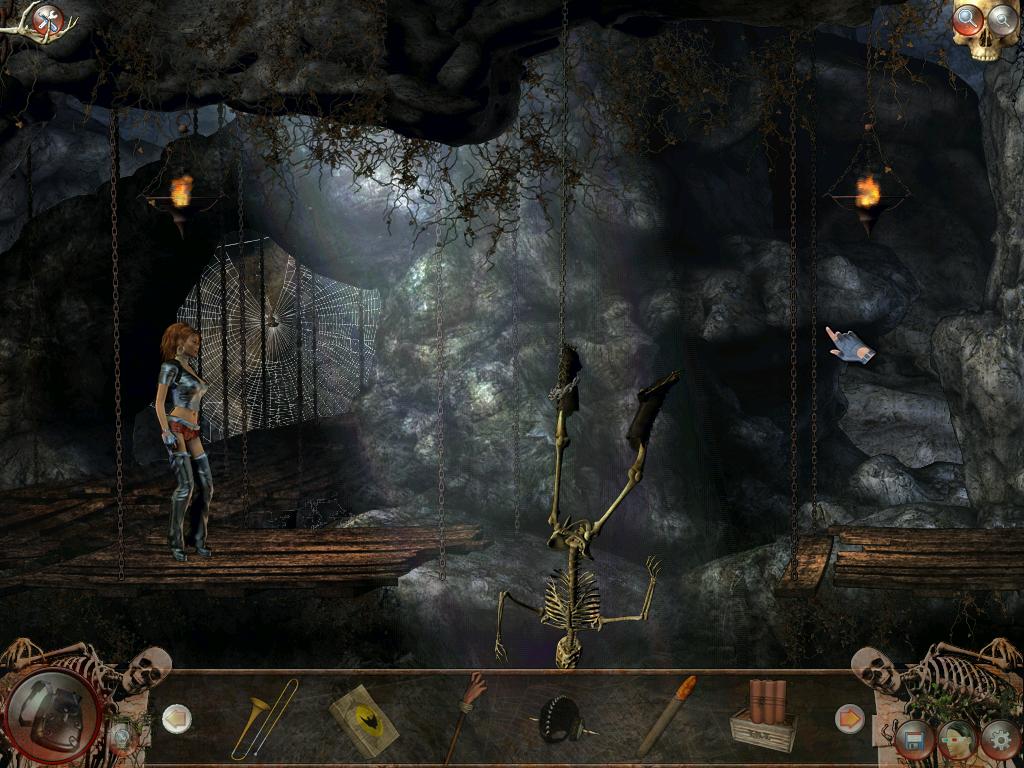Open settings with the gear button
This screenshot has height=768, width=1024.
pos(1000,740)
